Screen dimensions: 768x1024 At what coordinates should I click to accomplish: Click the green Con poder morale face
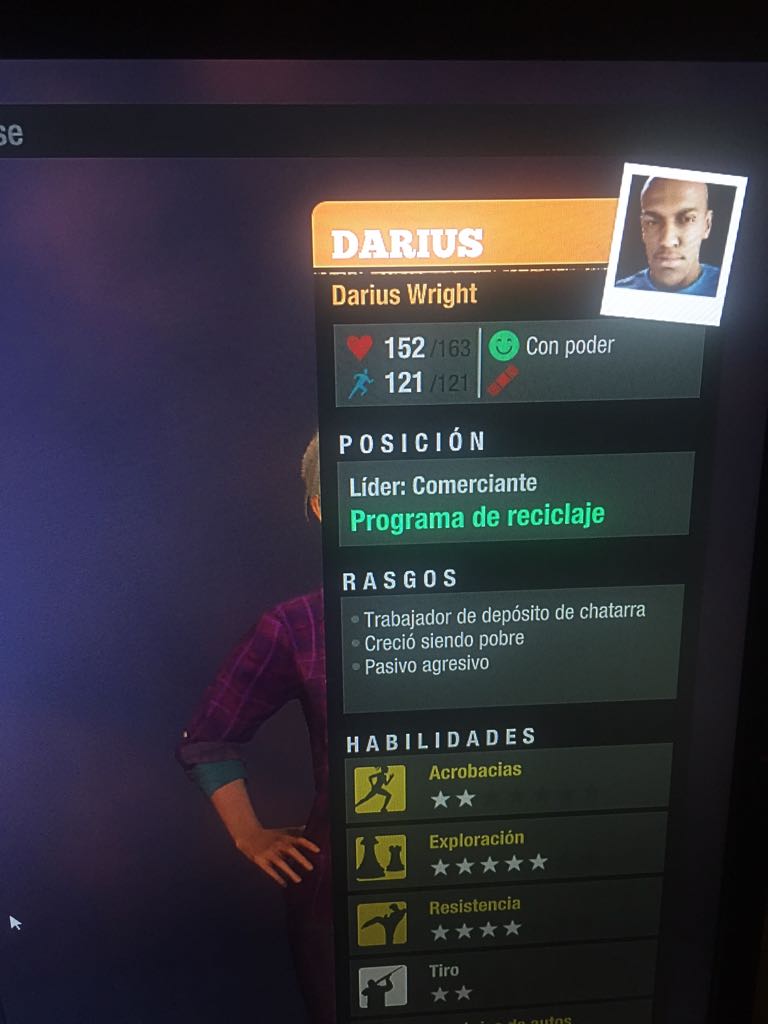point(504,346)
